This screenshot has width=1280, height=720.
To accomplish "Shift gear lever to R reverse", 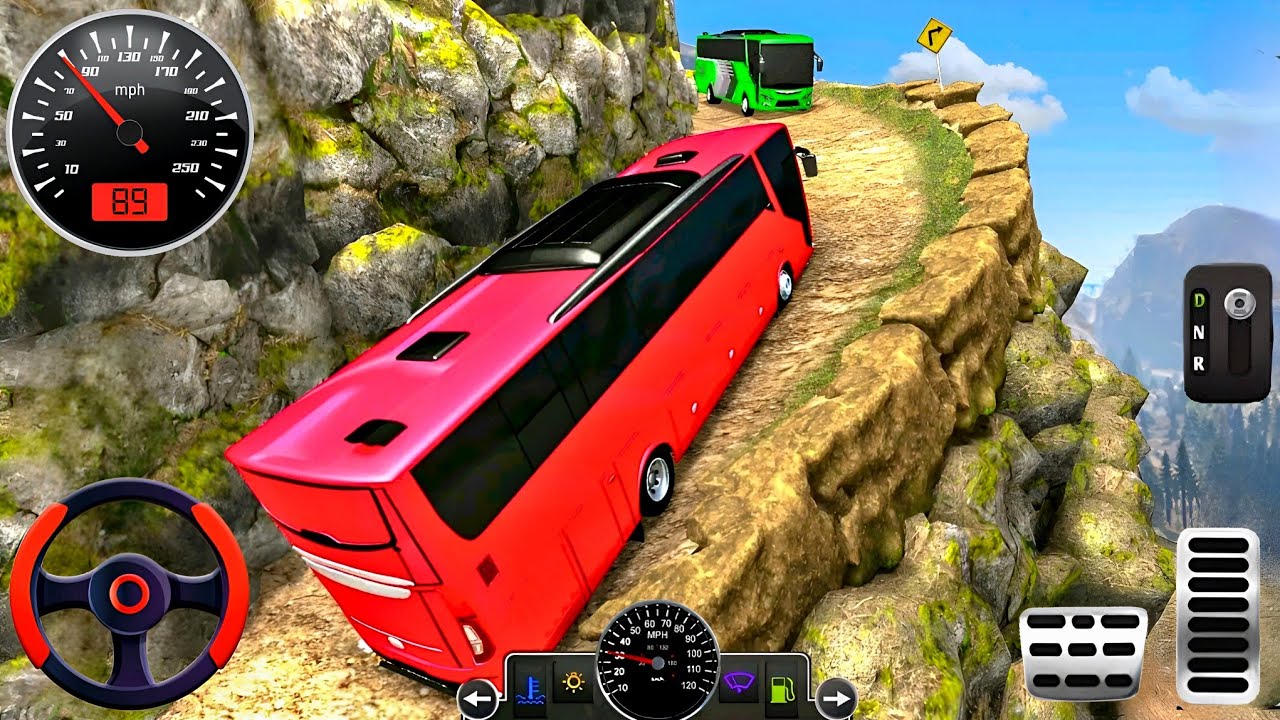I will point(1199,365).
